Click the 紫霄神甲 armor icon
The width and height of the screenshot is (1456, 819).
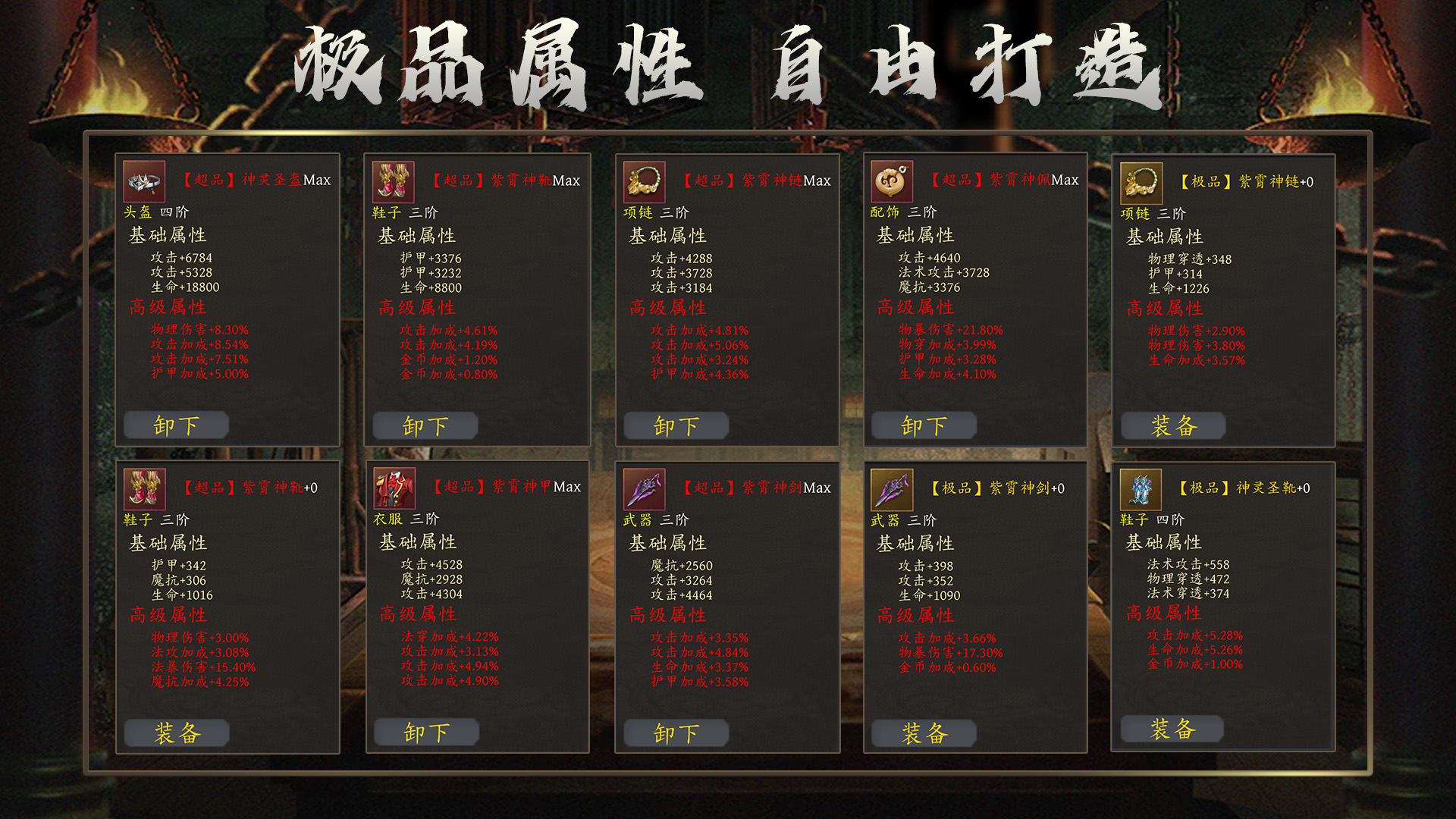coord(395,490)
